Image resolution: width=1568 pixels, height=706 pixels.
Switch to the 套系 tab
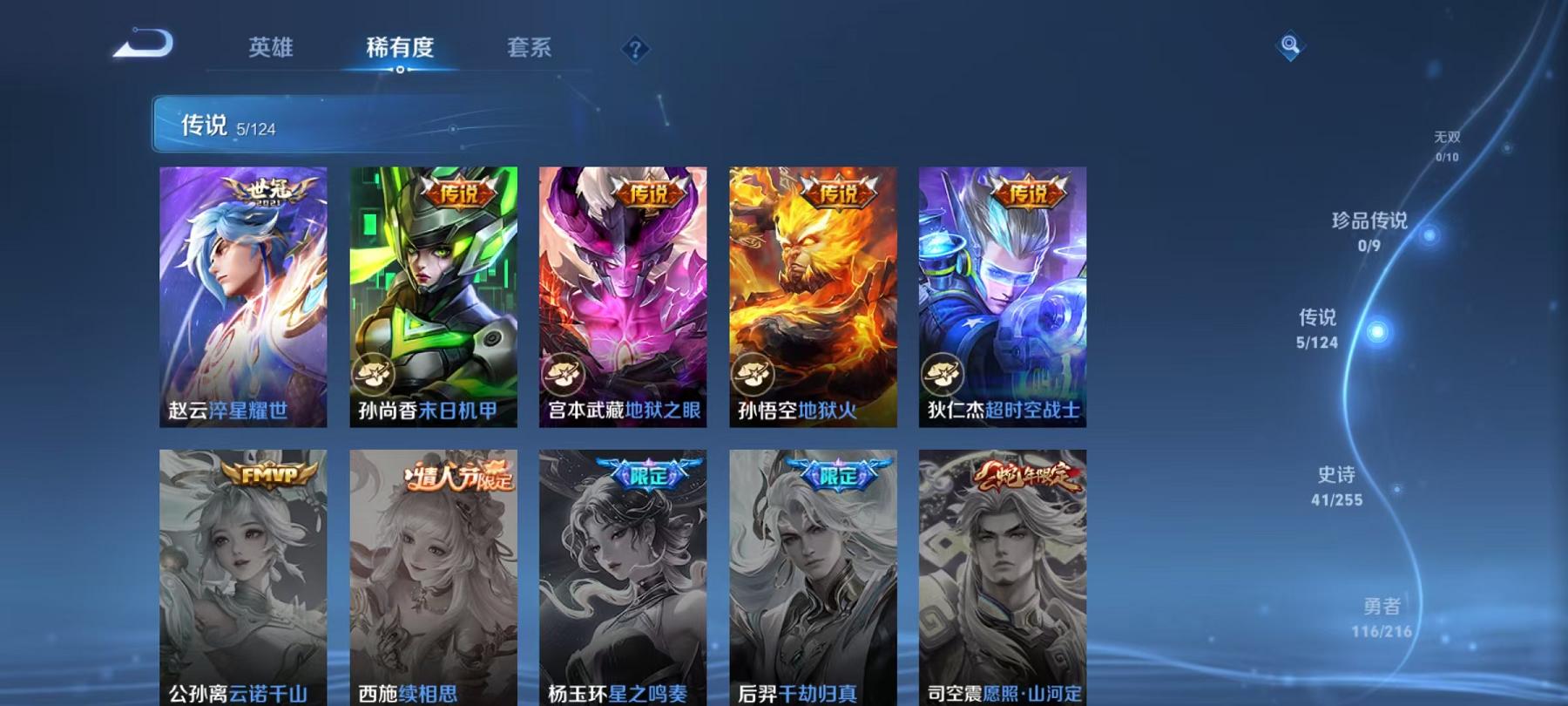[531, 50]
